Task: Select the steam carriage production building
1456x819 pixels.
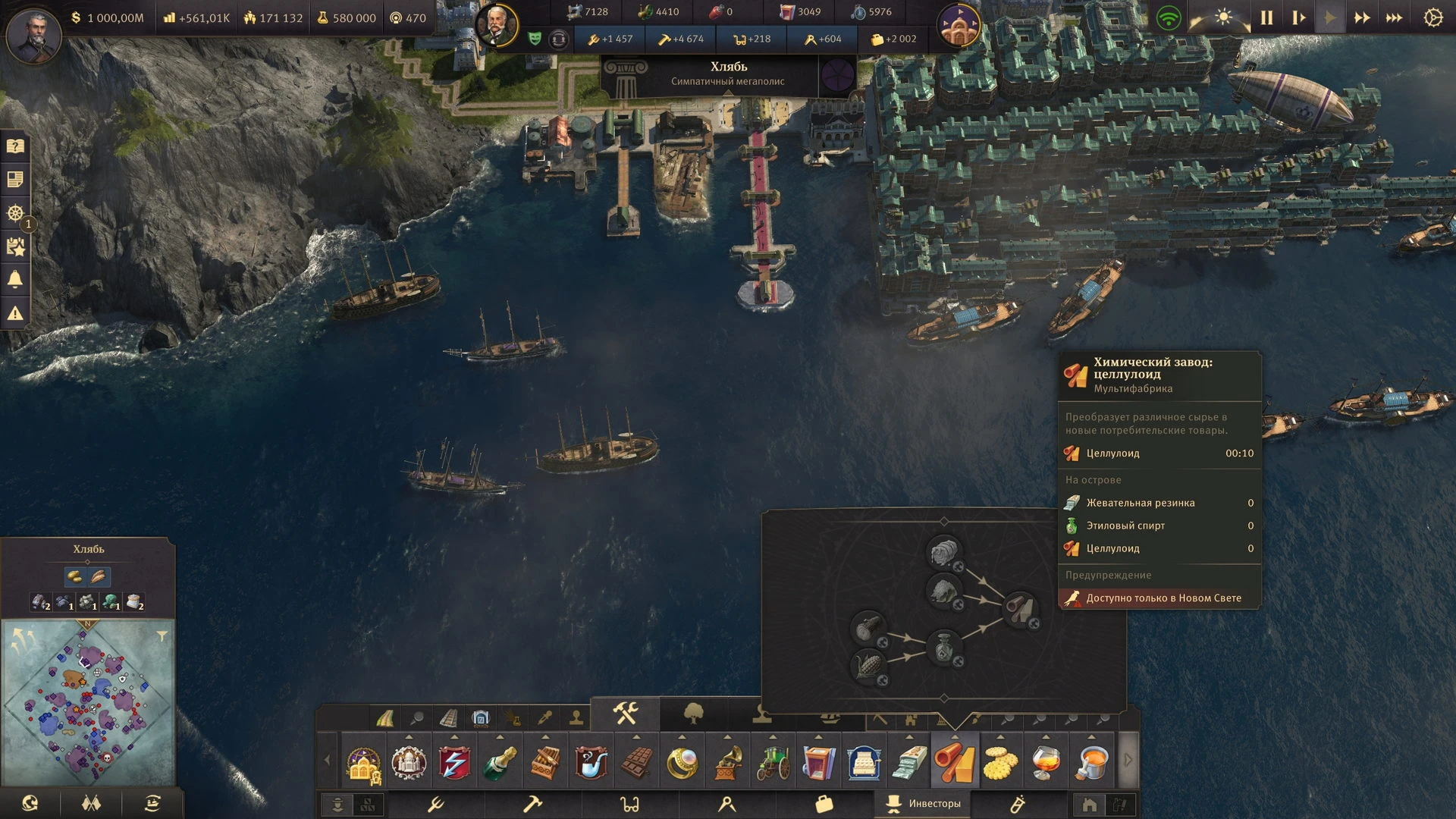Action: (x=773, y=761)
